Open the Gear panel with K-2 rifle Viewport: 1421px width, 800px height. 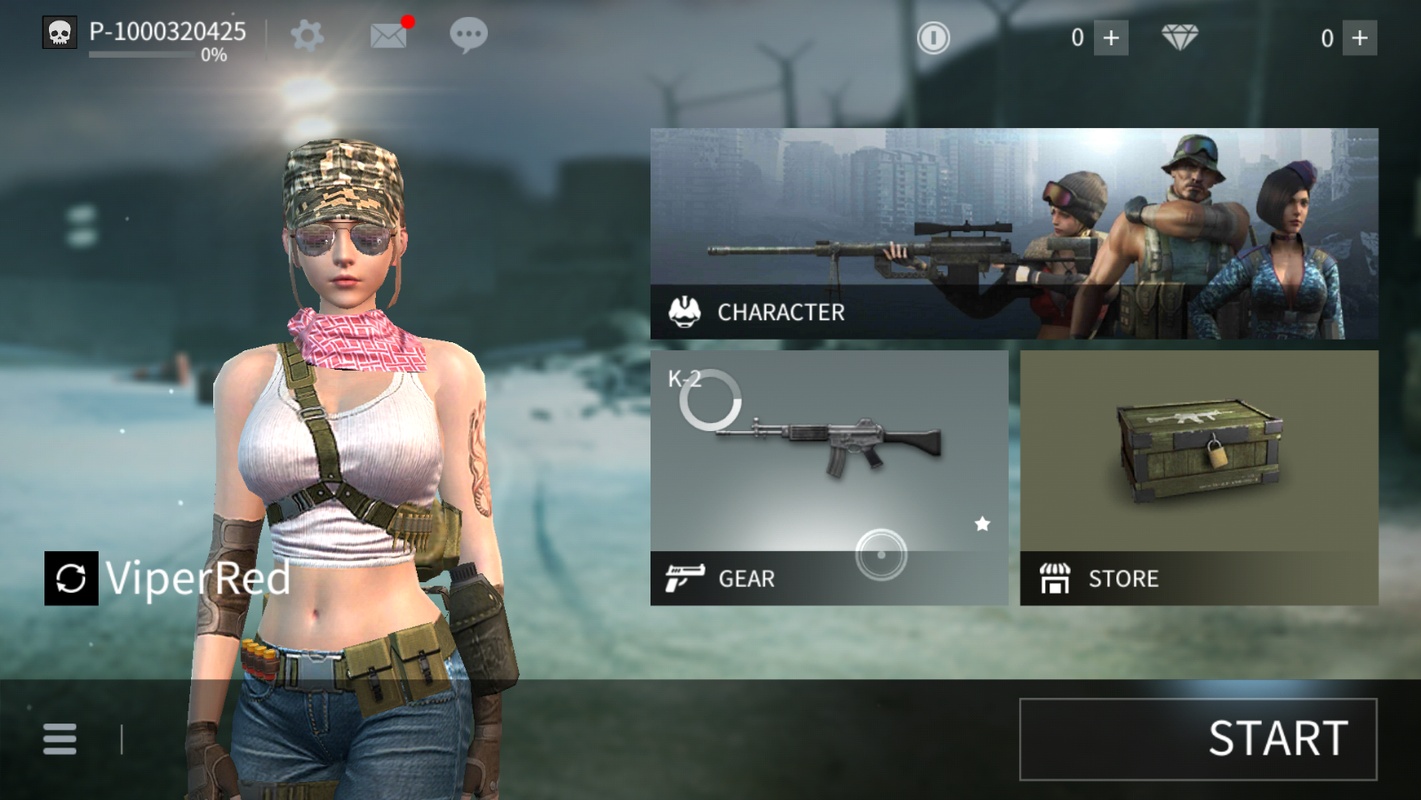[829, 477]
